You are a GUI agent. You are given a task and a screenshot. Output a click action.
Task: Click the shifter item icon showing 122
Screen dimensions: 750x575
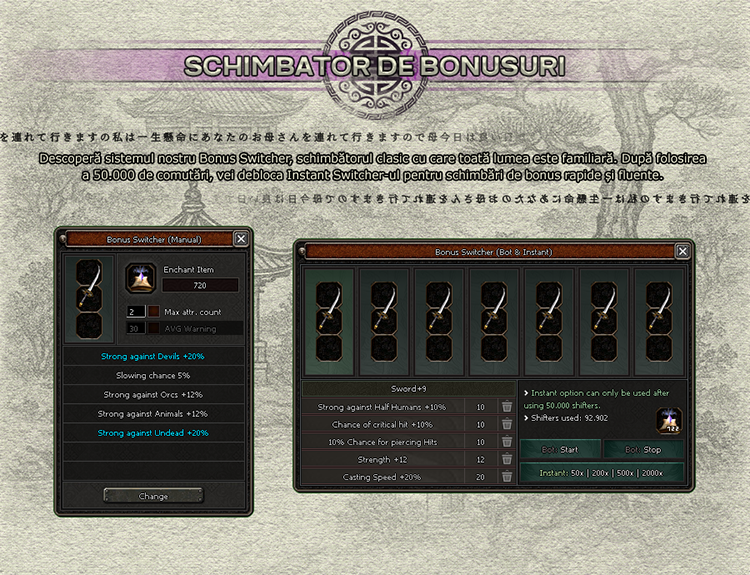tap(668, 421)
